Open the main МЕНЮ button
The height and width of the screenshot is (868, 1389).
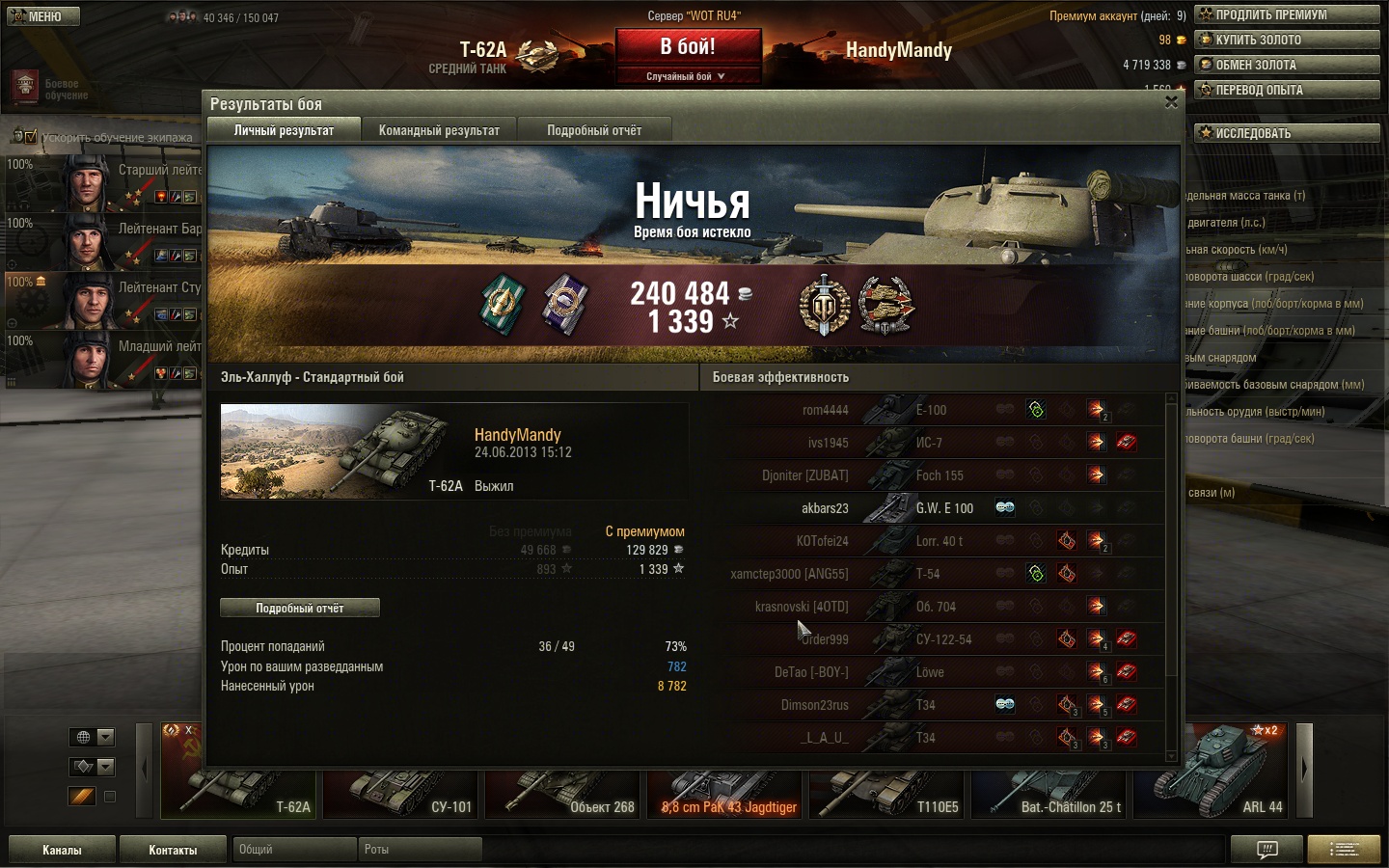click(x=43, y=16)
